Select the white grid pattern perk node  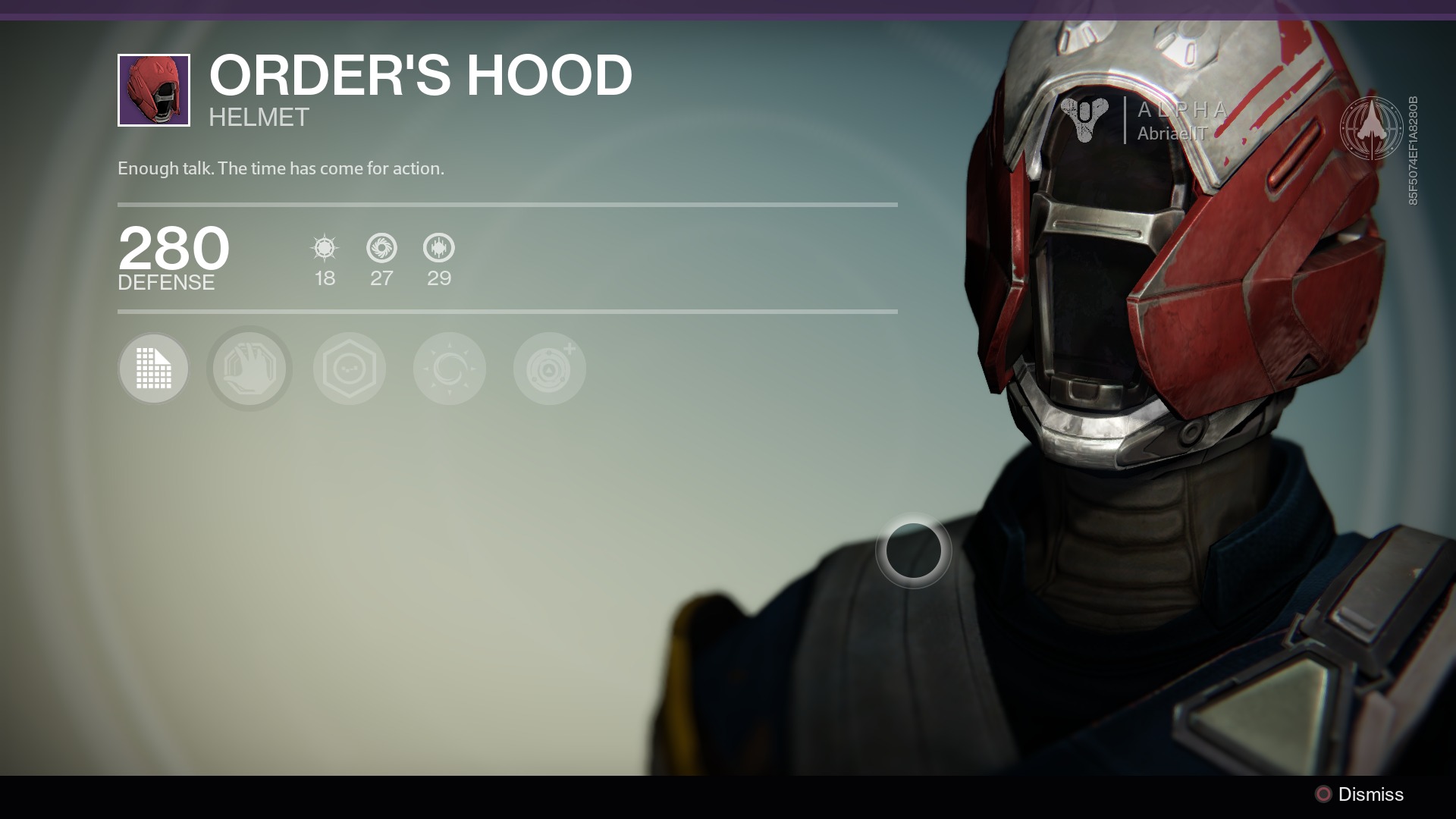153,369
